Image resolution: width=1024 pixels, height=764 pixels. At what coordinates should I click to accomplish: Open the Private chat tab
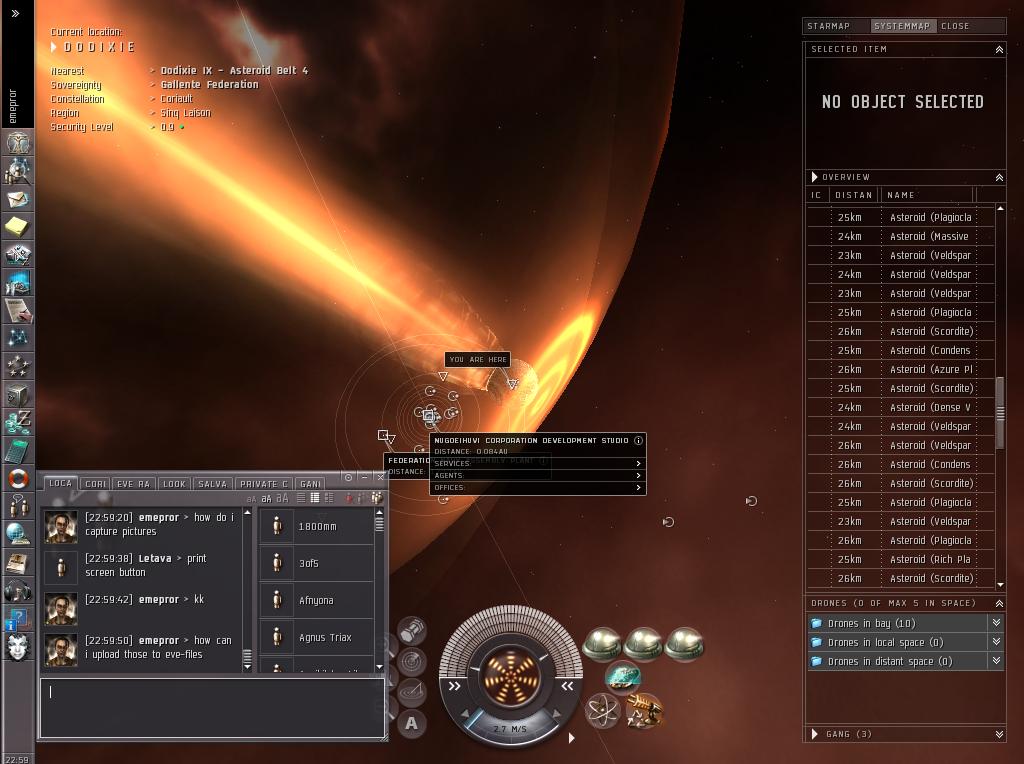coord(264,484)
